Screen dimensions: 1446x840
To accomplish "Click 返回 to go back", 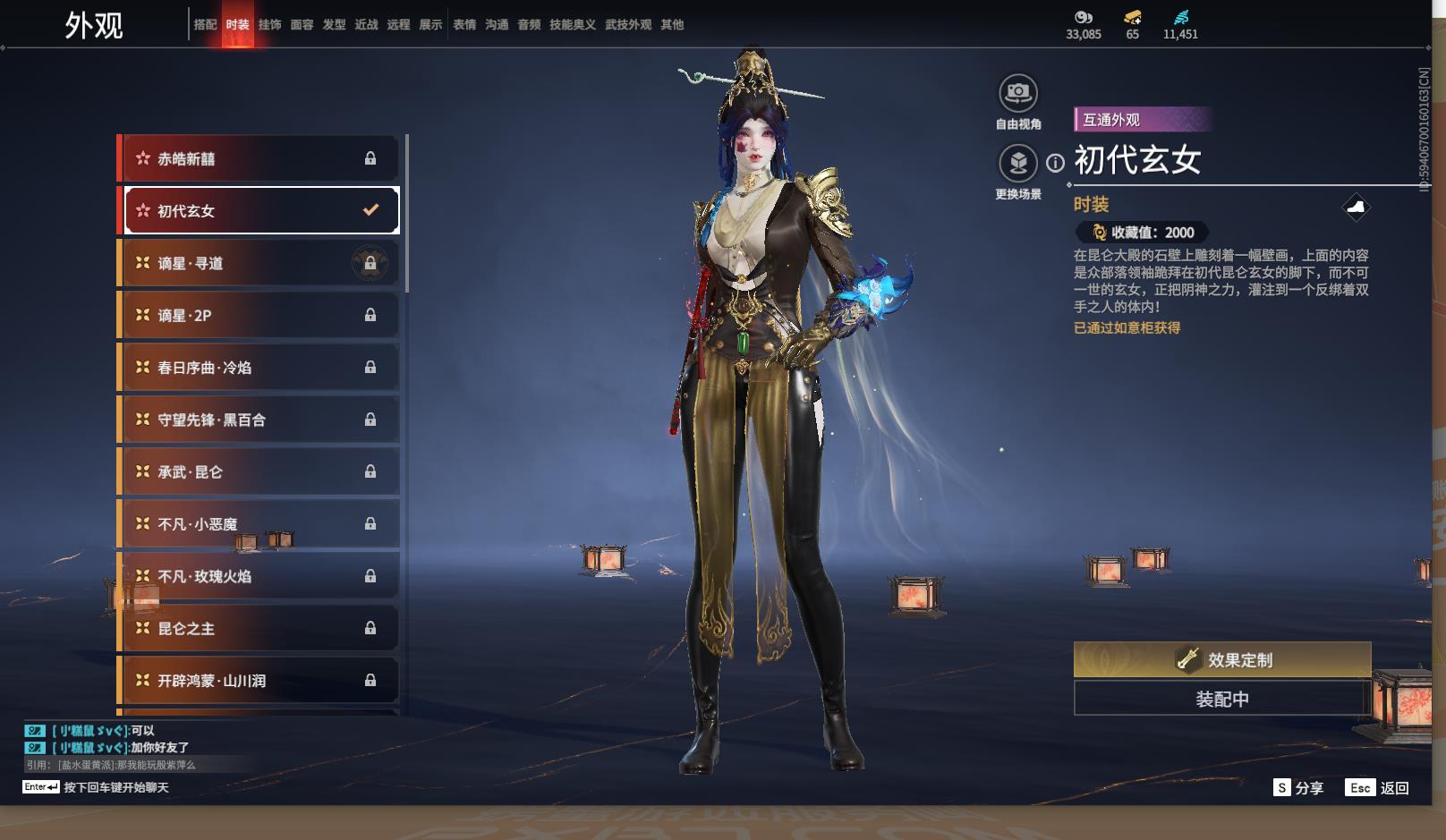I will tap(1378, 788).
